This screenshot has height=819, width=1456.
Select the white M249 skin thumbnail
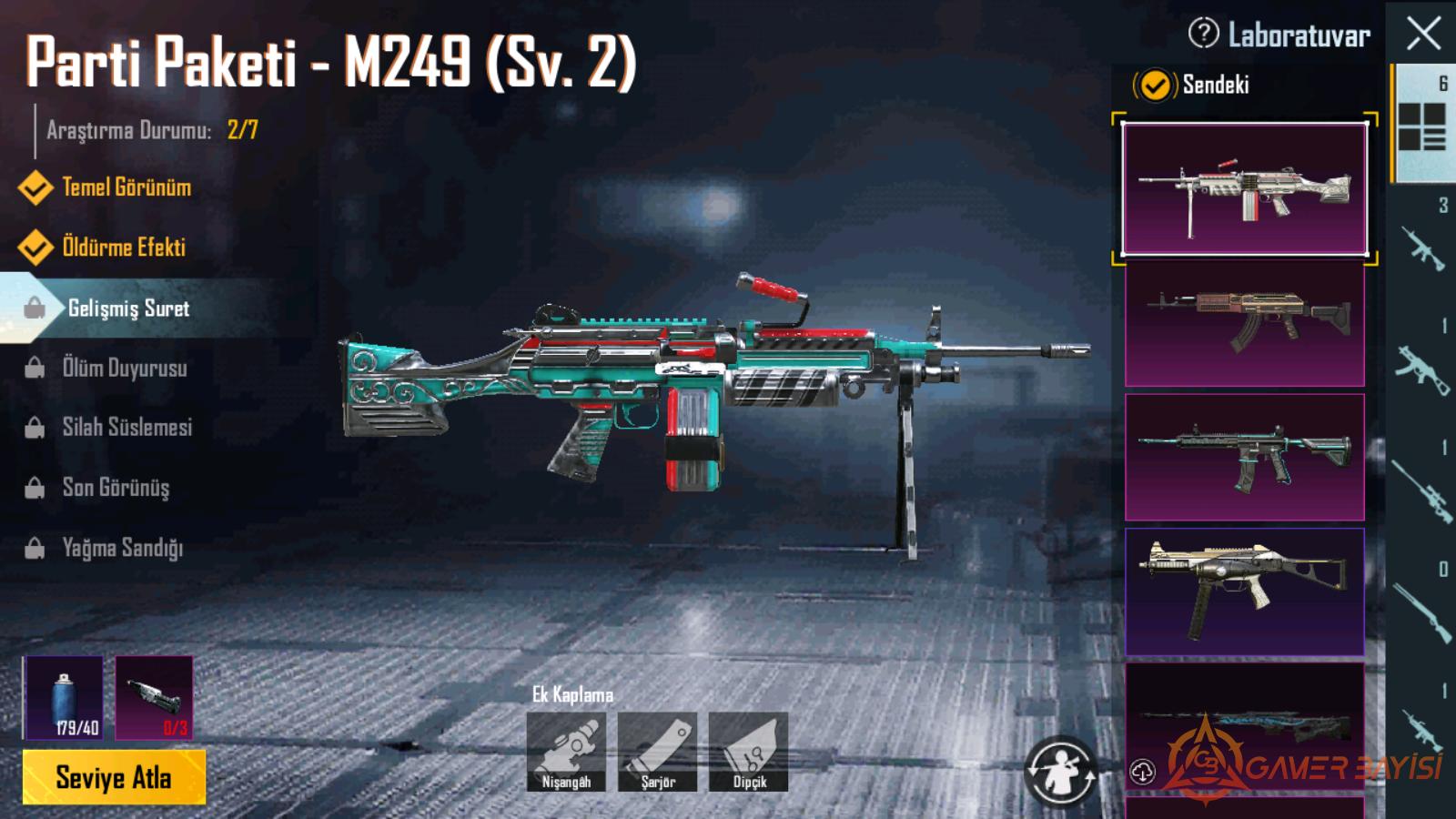click(1244, 188)
